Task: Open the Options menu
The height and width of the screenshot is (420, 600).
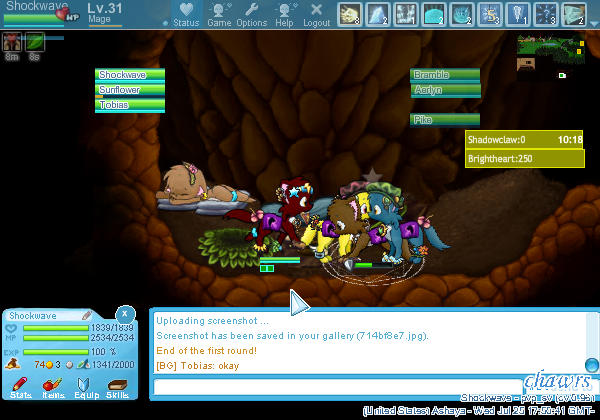Action: coord(251,14)
